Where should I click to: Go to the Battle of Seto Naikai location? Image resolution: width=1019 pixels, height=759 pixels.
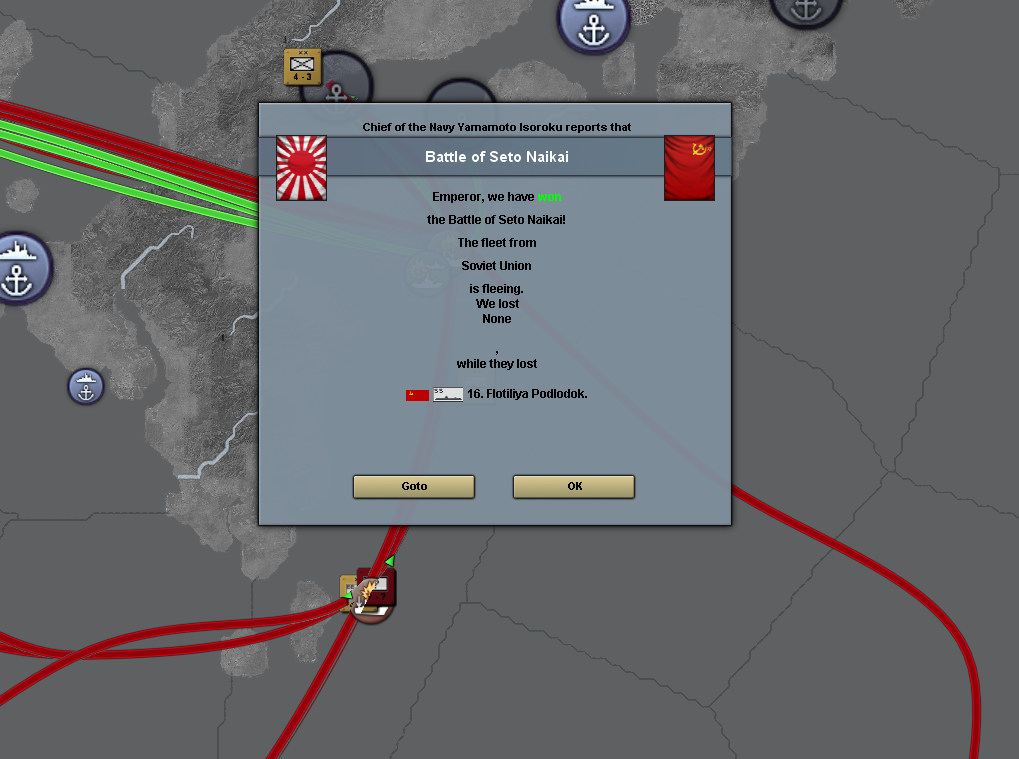(x=414, y=486)
